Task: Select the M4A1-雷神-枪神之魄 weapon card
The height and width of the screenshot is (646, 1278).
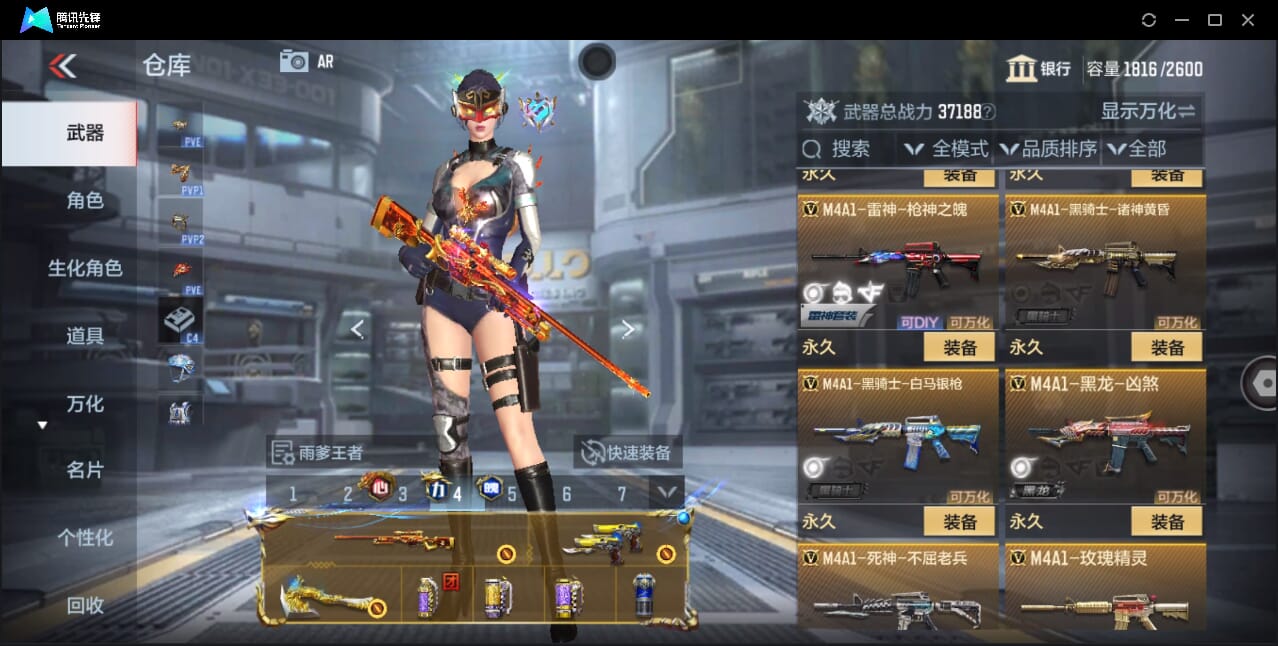Action: [x=898, y=262]
